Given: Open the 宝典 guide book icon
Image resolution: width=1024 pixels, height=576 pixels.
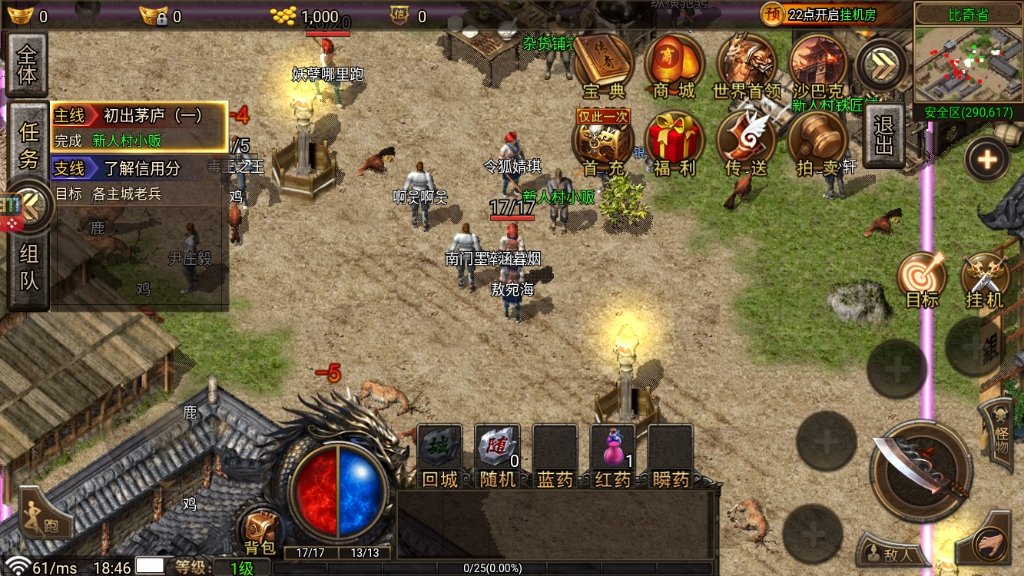Looking at the screenshot, I should [x=603, y=64].
